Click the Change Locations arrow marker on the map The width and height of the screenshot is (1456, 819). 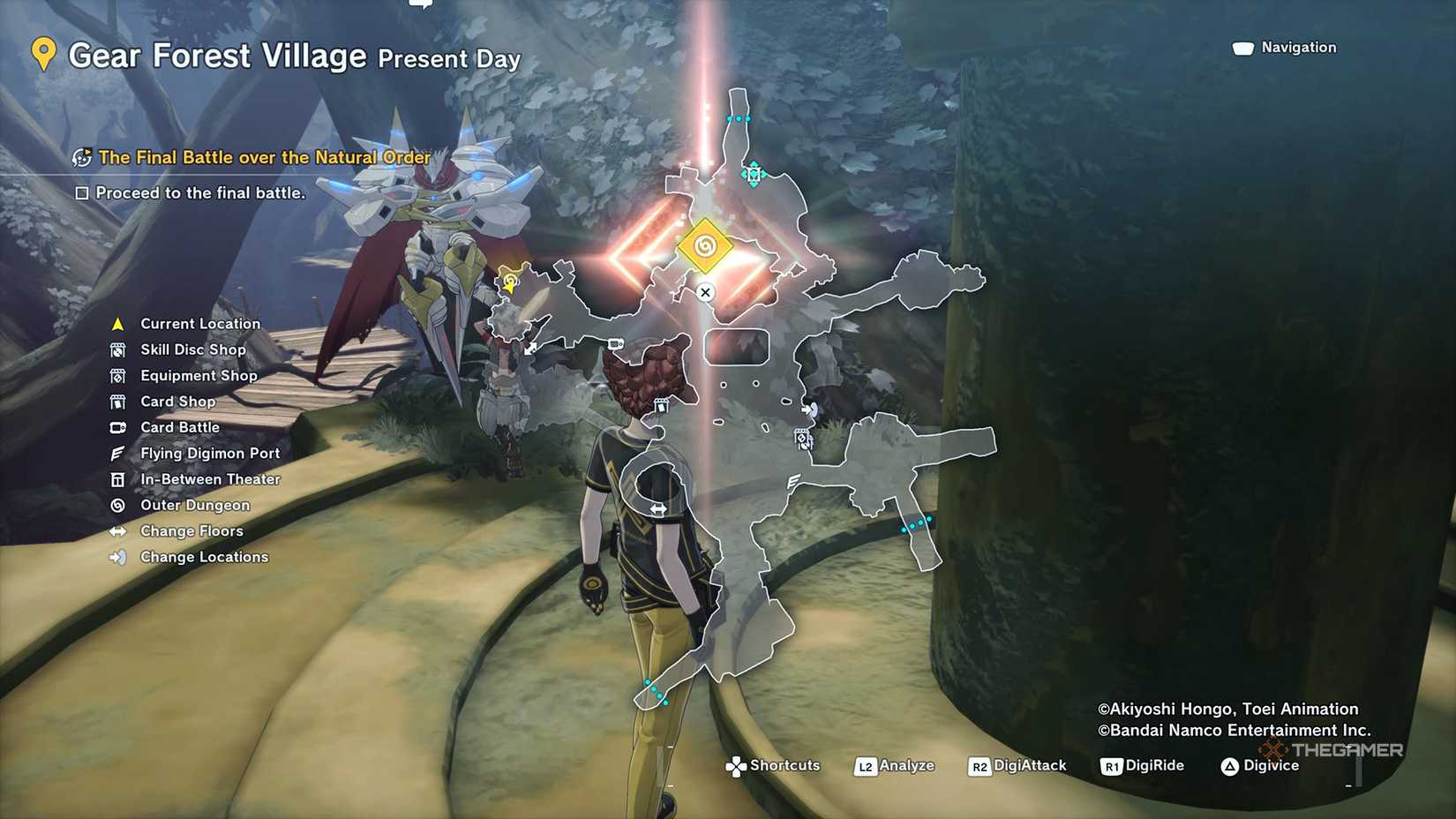point(809,409)
